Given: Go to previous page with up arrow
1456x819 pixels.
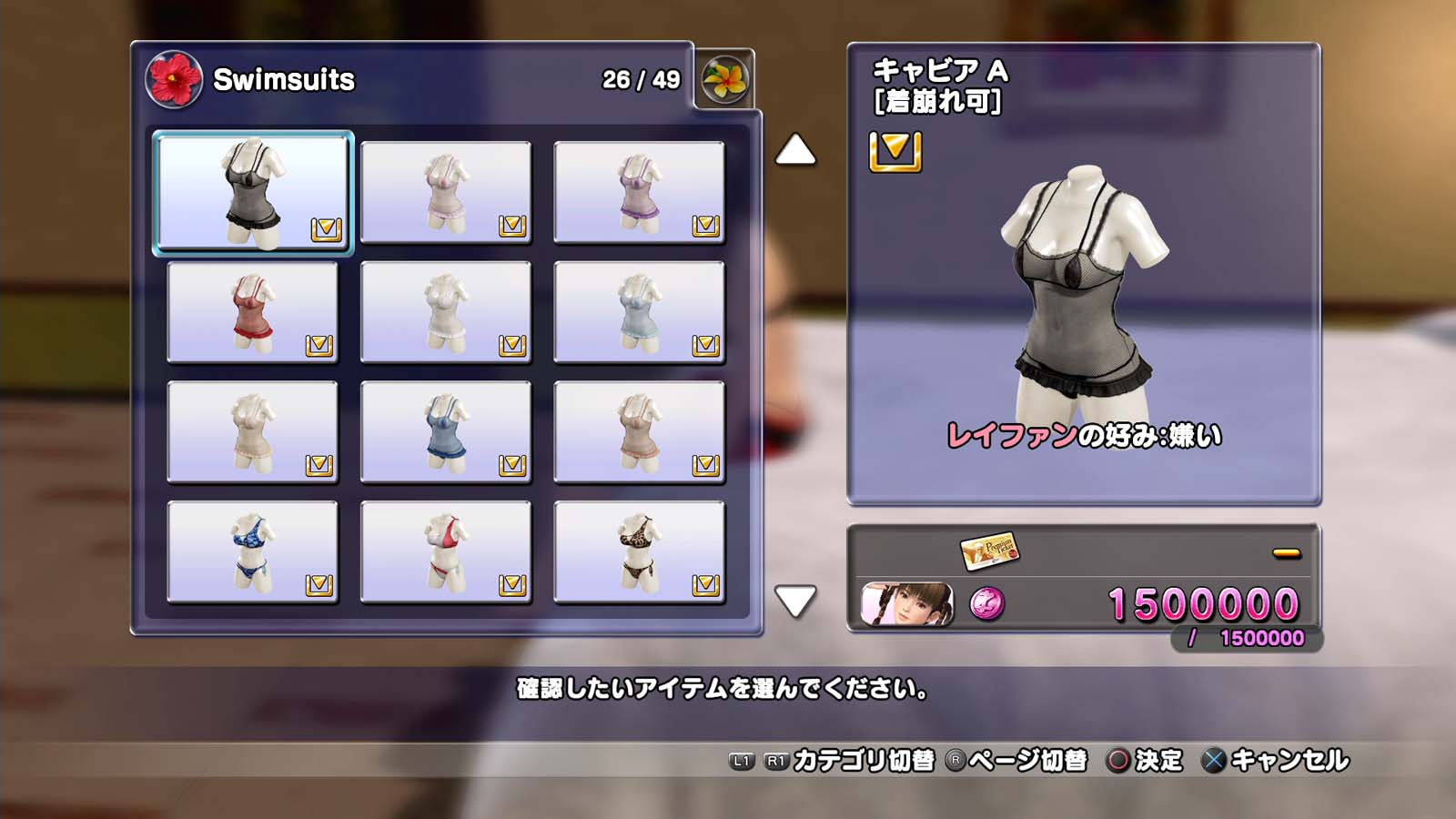Looking at the screenshot, I should [795, 150].
